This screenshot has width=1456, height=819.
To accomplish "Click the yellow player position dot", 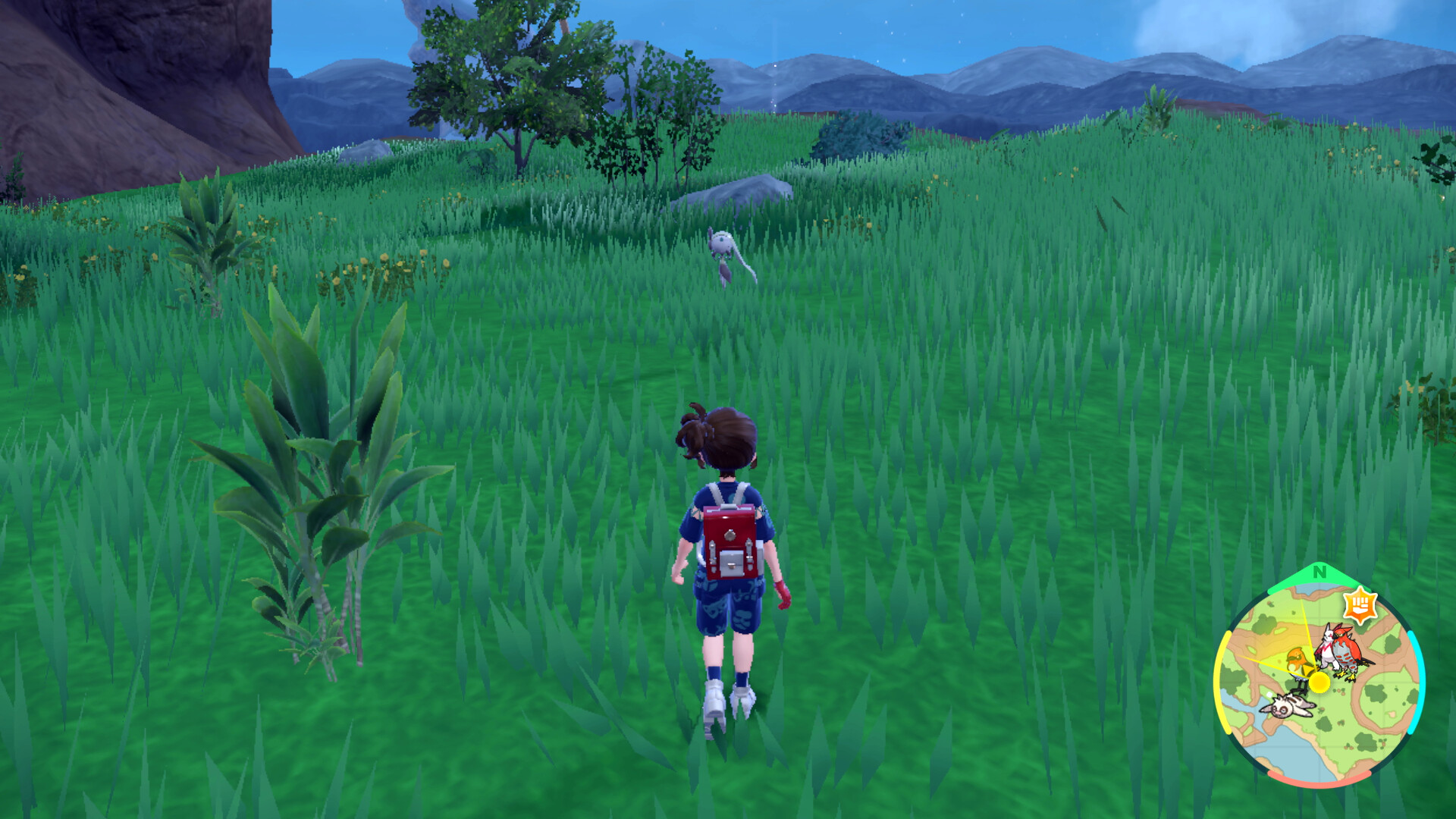I will [x=1319, y=682].
